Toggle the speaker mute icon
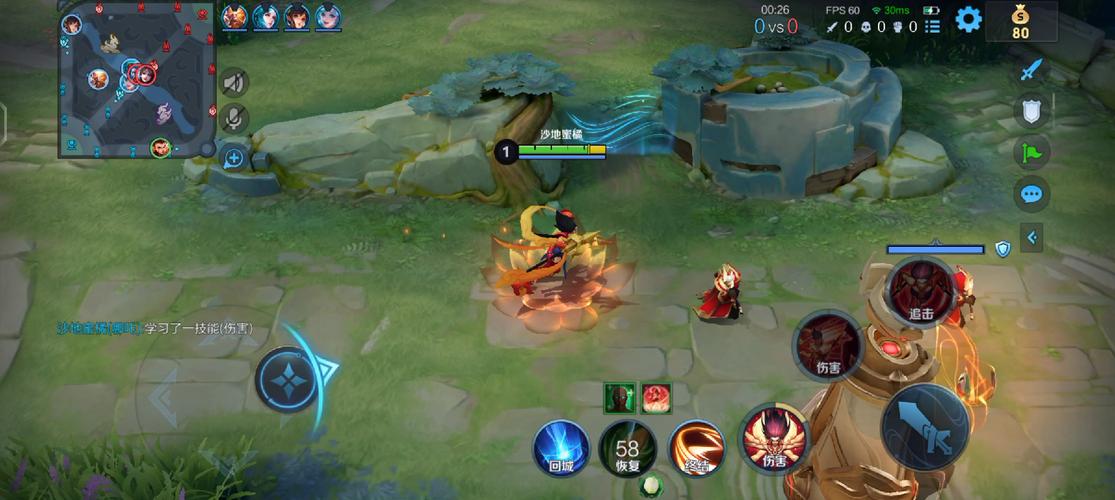The height and width of the screenshot is (500, 1115). [x=234, y=82]
